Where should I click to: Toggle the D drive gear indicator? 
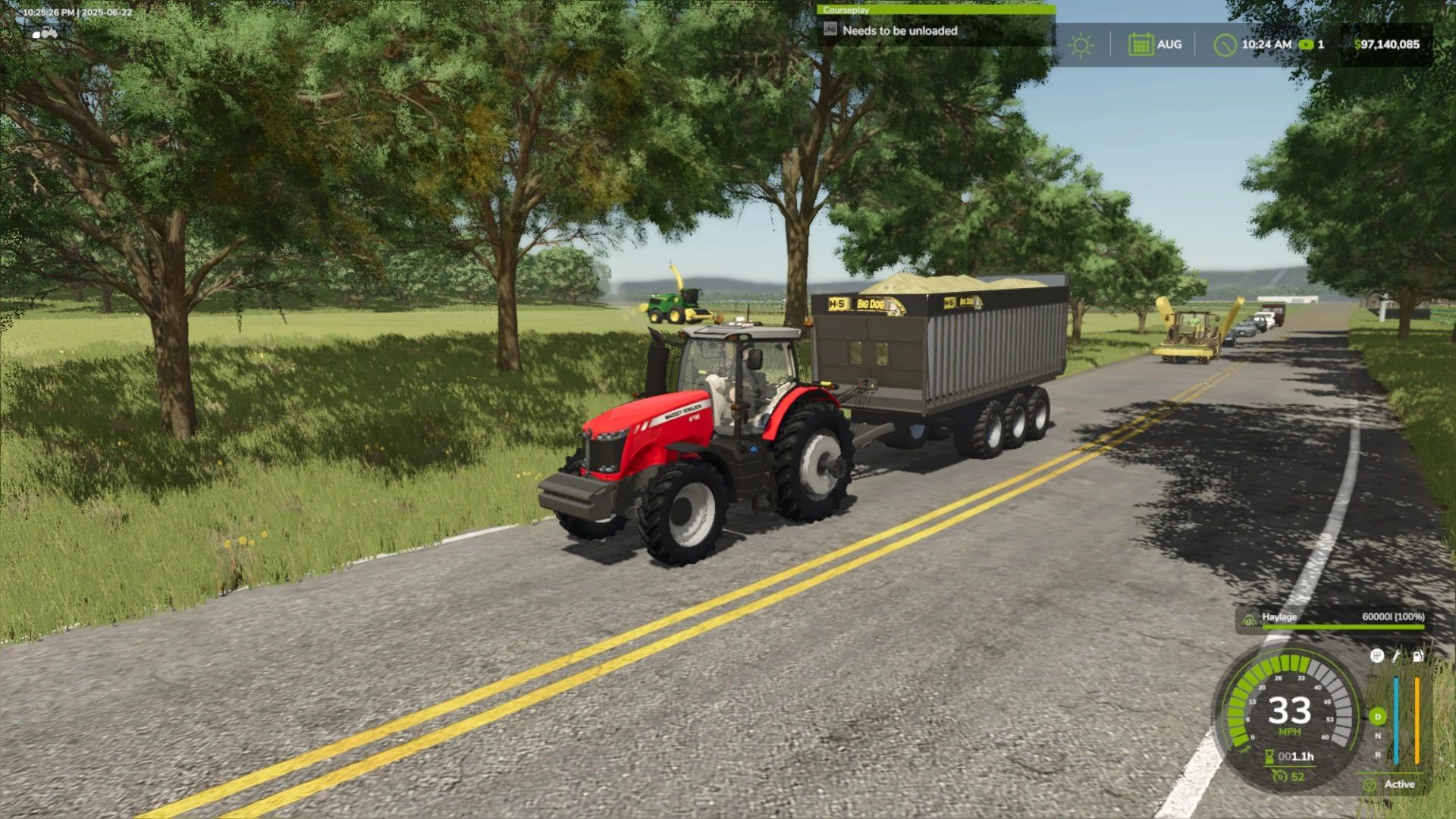[1377, 715]
